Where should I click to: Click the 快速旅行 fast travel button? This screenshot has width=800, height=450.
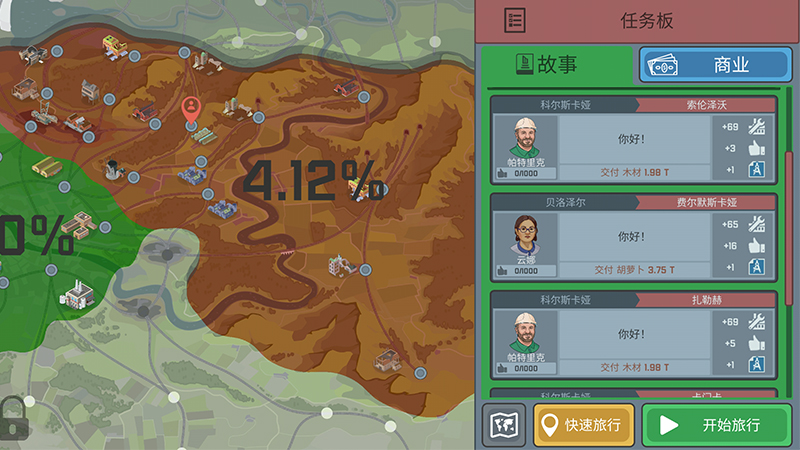[x=584, y=425]
